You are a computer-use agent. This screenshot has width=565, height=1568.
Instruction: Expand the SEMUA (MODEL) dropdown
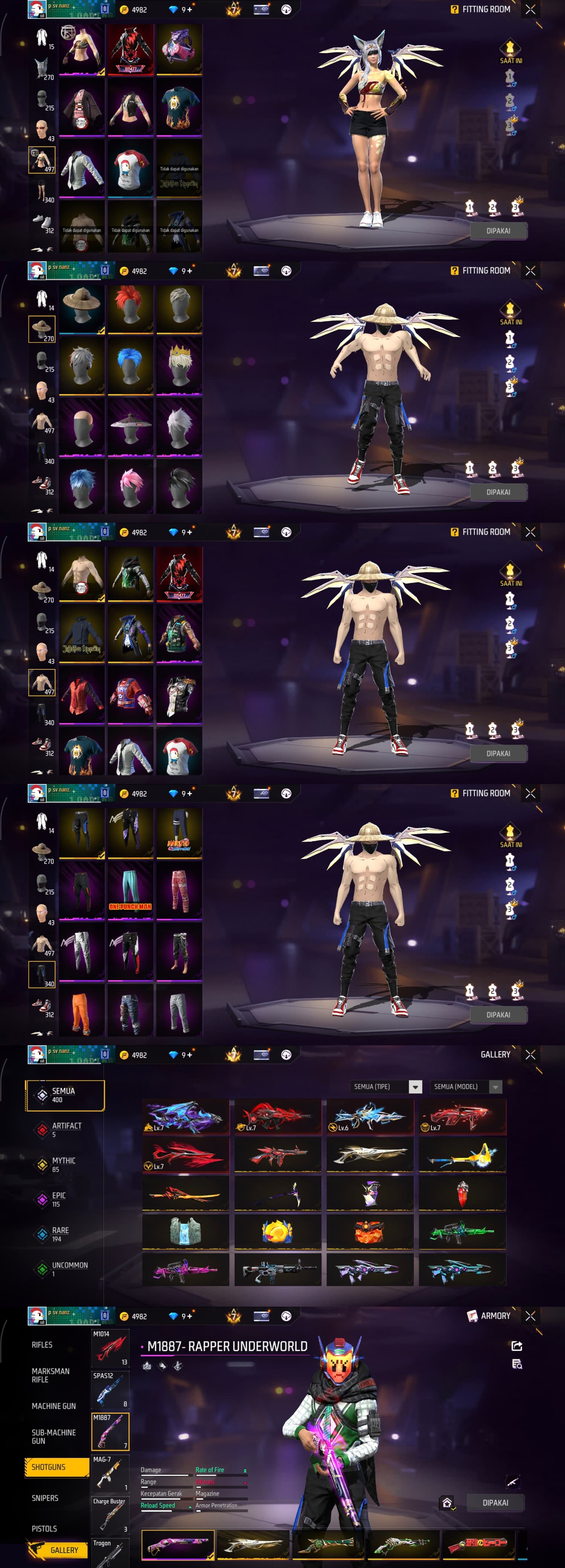coord(466,1087)
